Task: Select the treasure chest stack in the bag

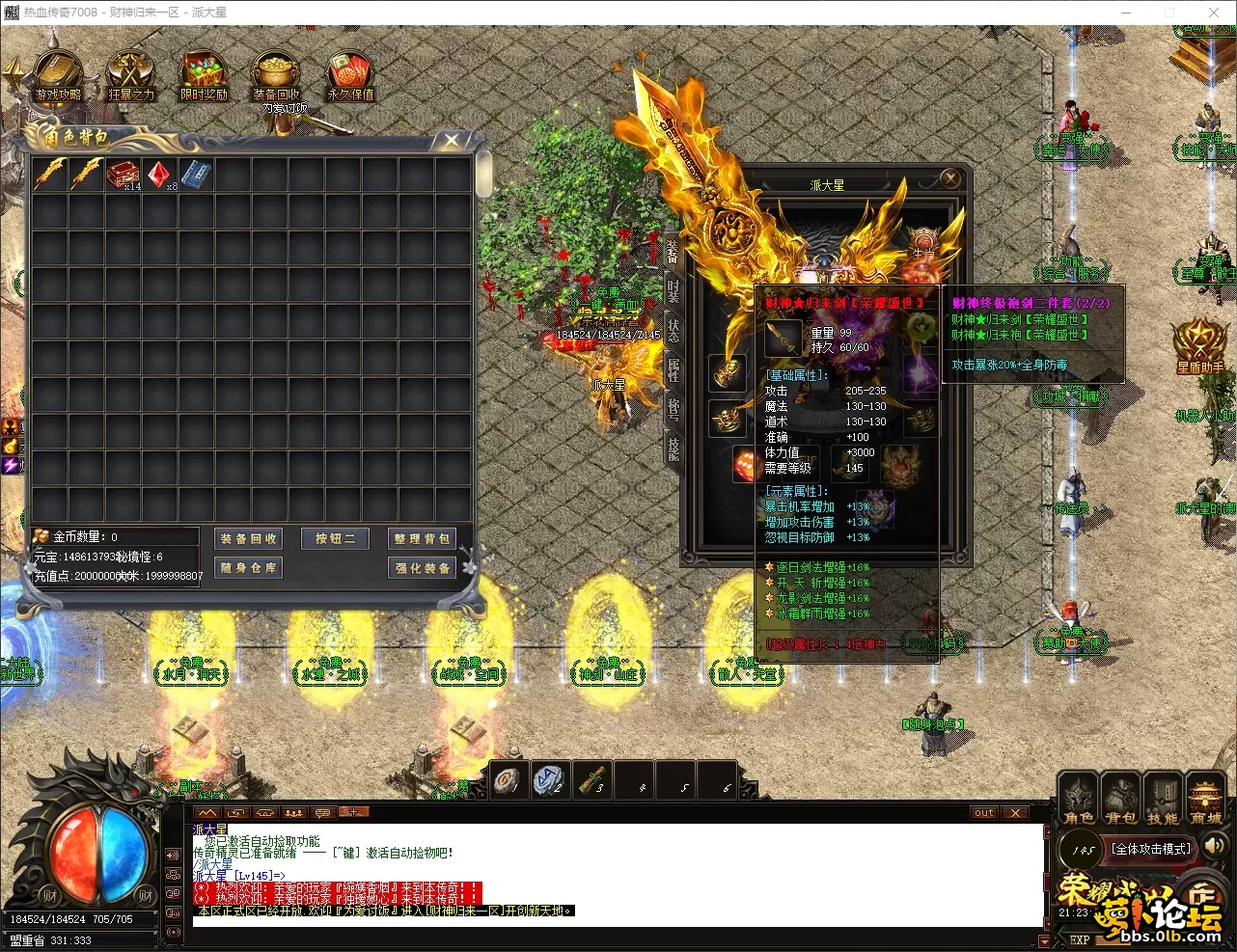Action: (124, 175)
